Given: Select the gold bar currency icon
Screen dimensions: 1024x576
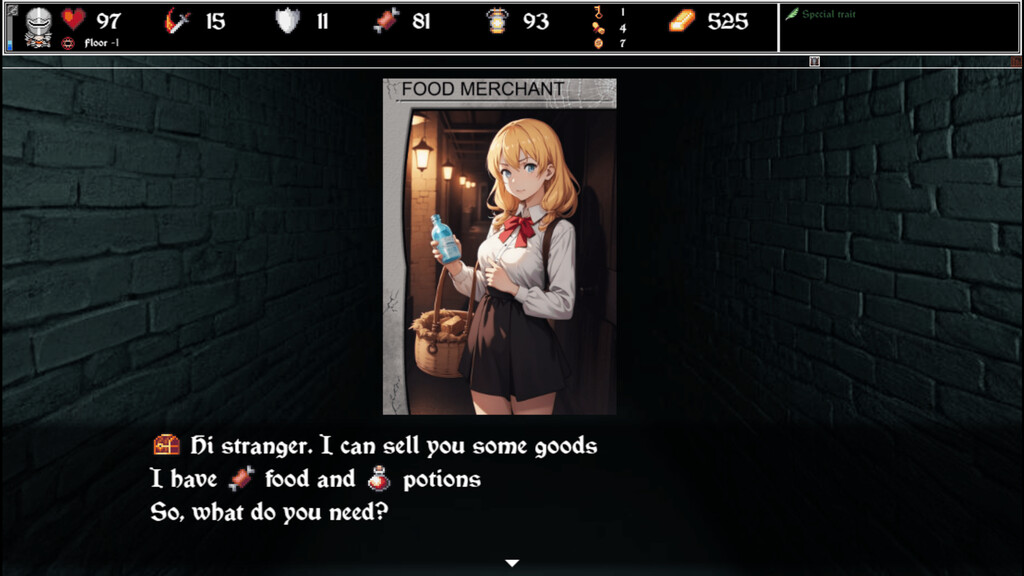Looking at the screenshot, I should coord(682,21).
